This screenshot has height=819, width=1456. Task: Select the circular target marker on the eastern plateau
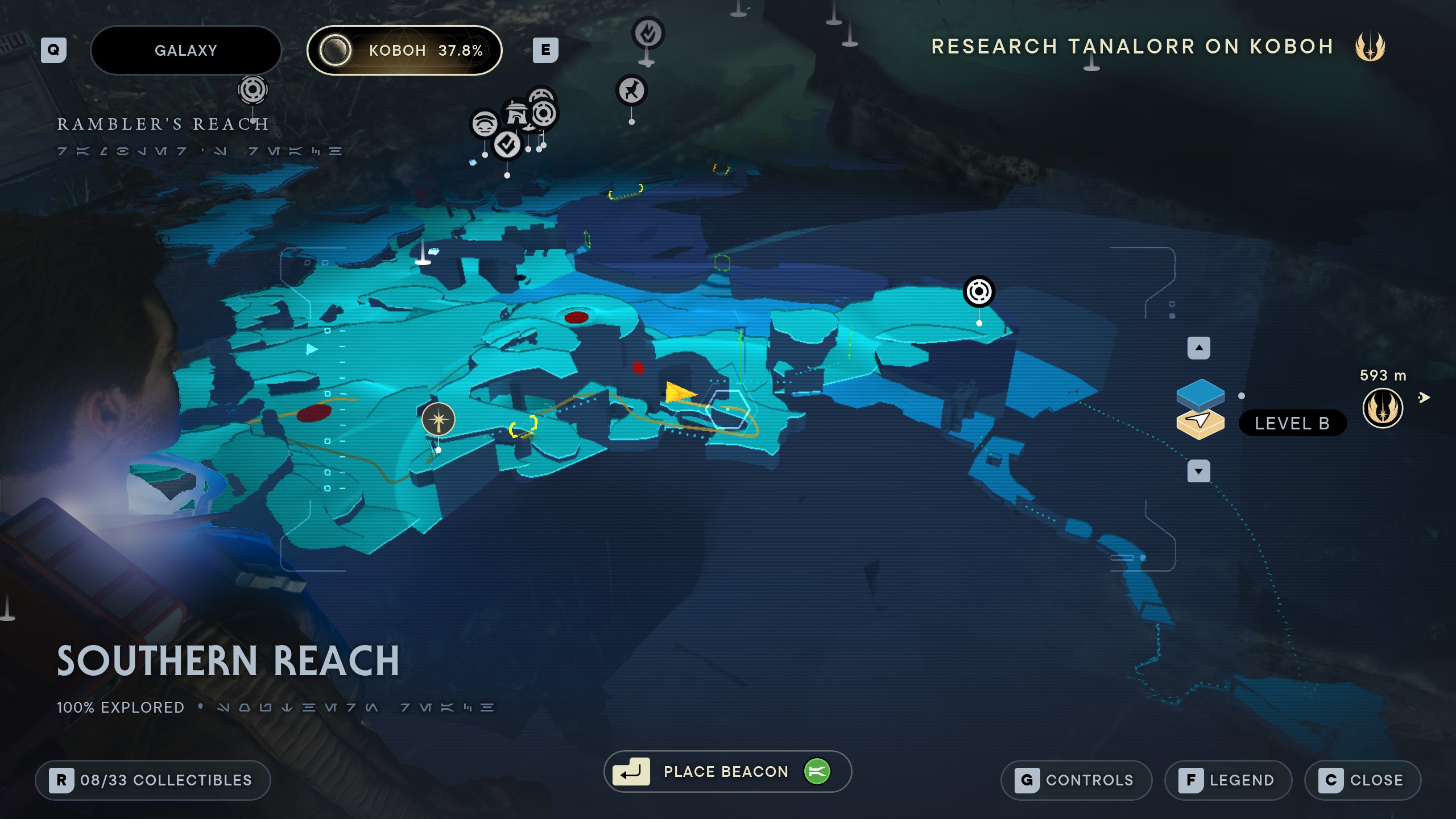[x=979, y=292]
